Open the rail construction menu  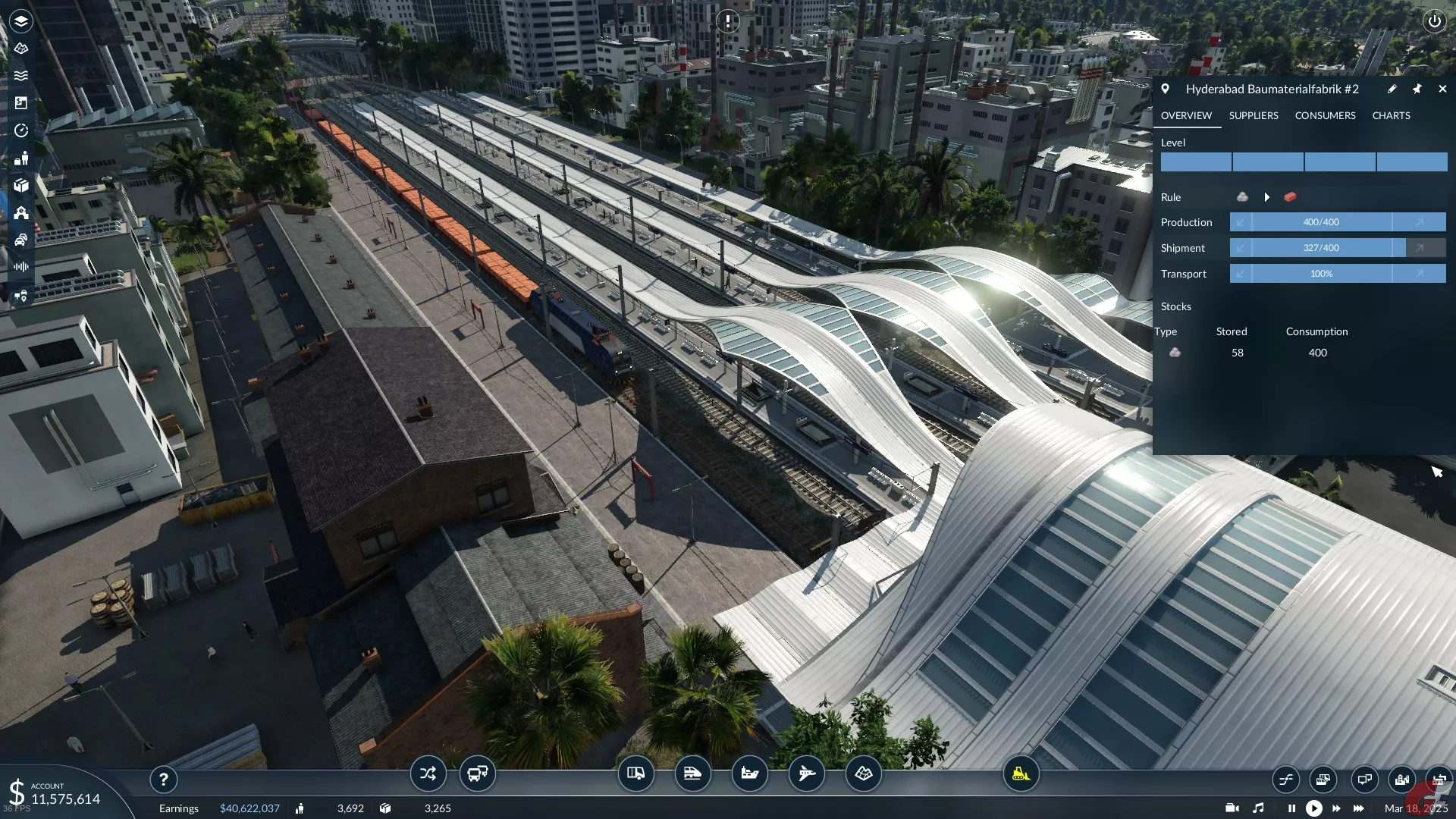pos(692,774)
